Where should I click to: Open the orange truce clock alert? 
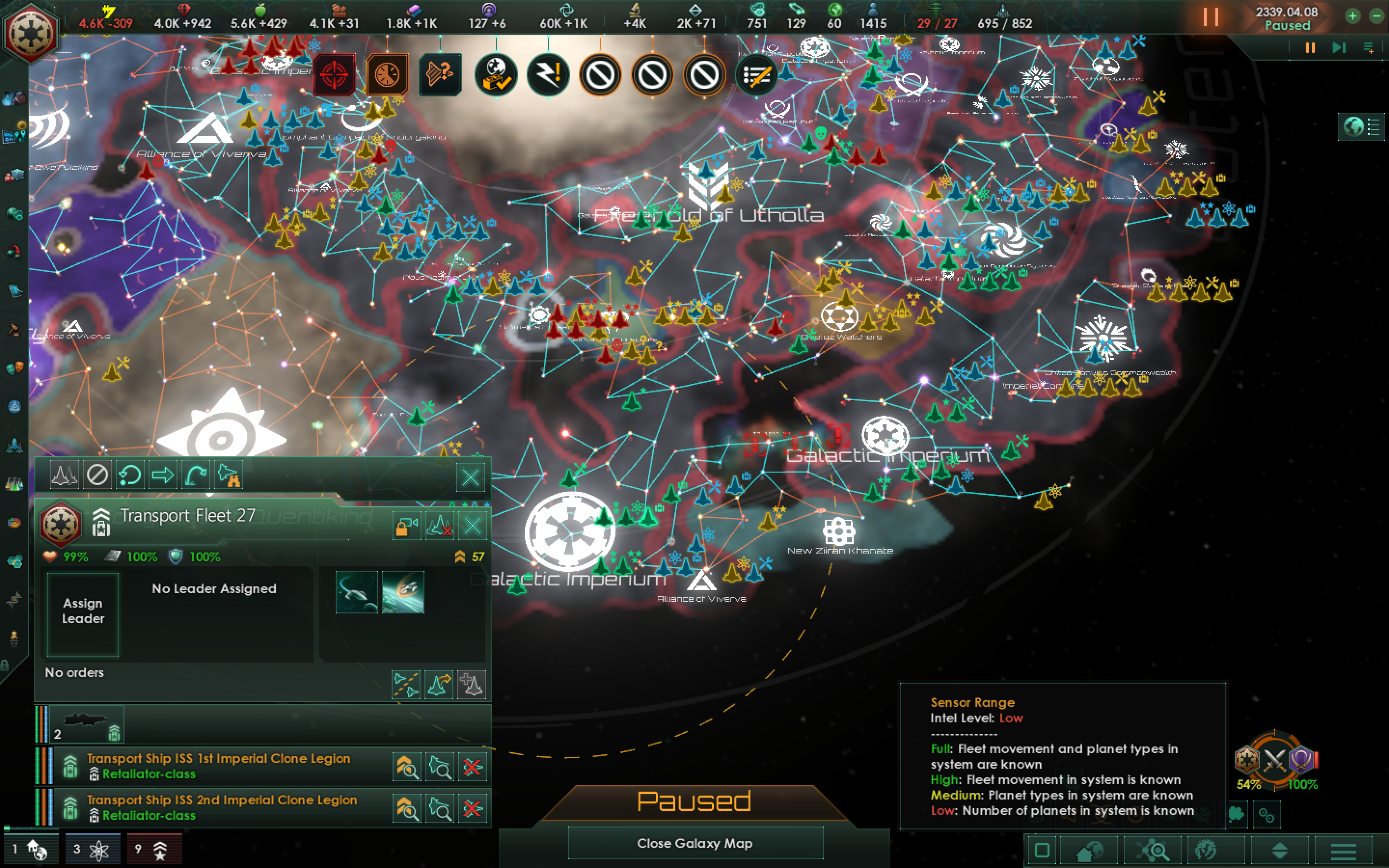click(387, 75)
